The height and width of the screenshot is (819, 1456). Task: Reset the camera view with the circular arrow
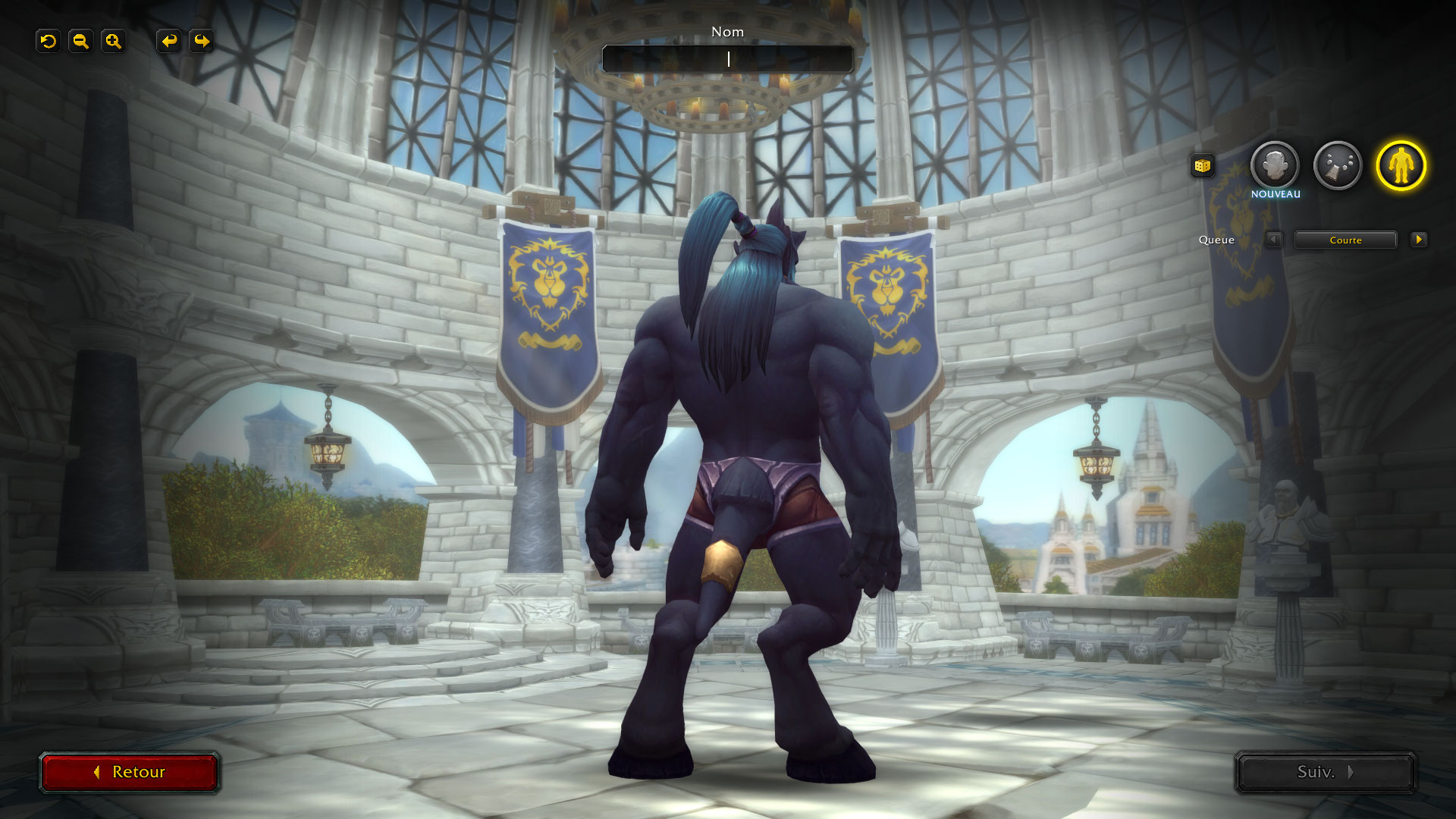point(49,41)
